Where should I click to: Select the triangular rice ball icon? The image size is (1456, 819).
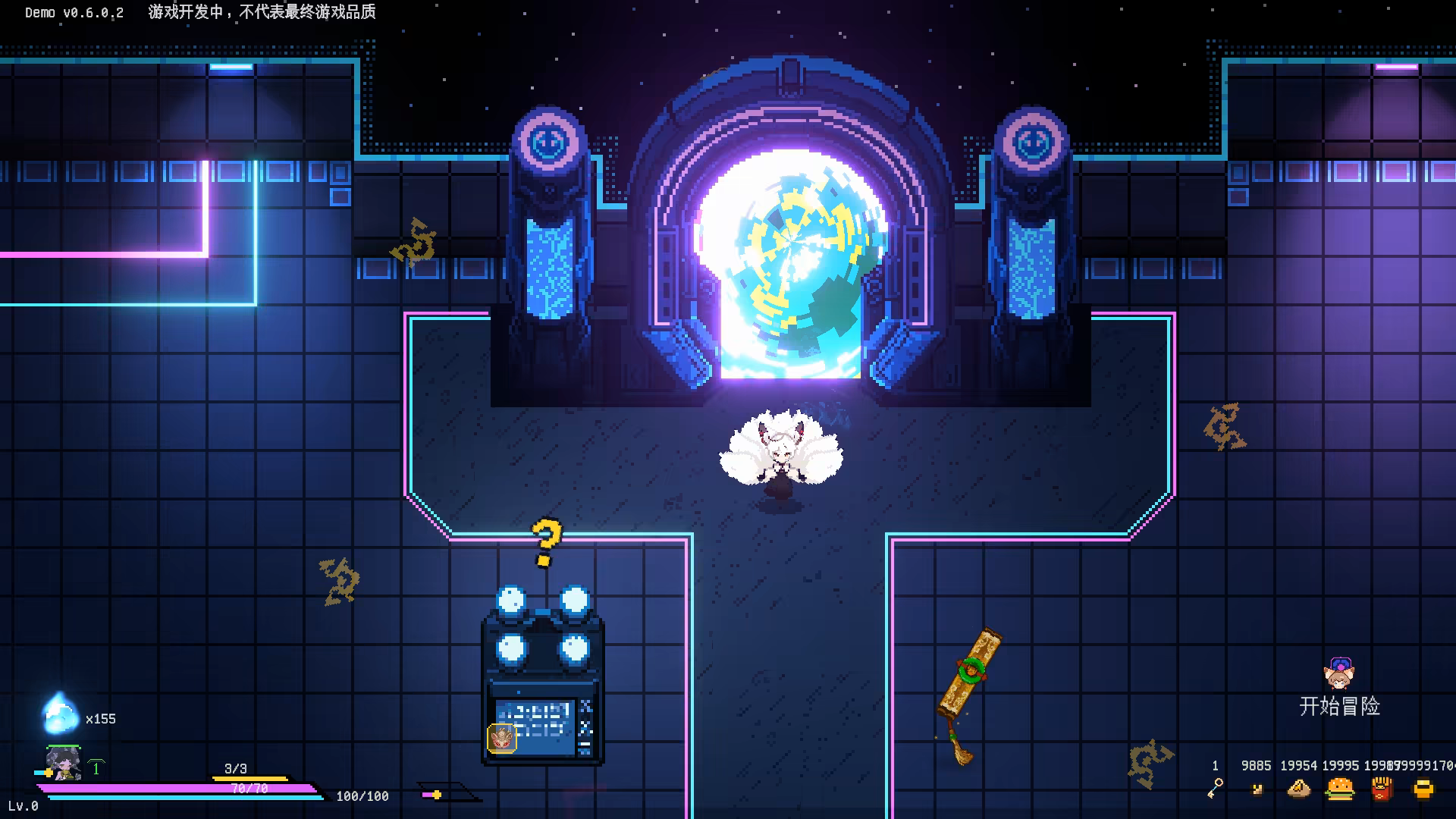coord(1299,789)
